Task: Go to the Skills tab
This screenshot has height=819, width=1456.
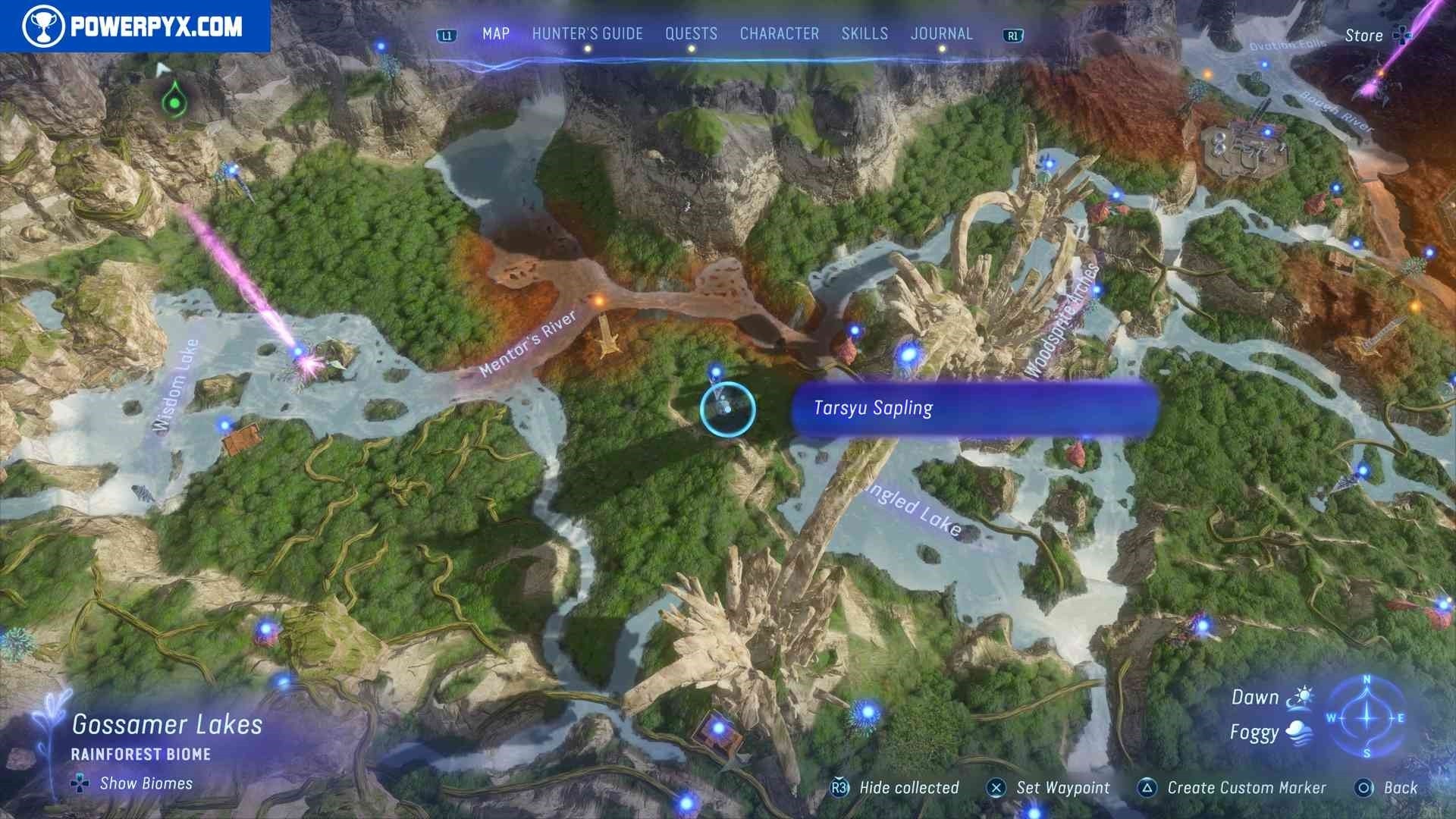Action: tap(864, 34)
